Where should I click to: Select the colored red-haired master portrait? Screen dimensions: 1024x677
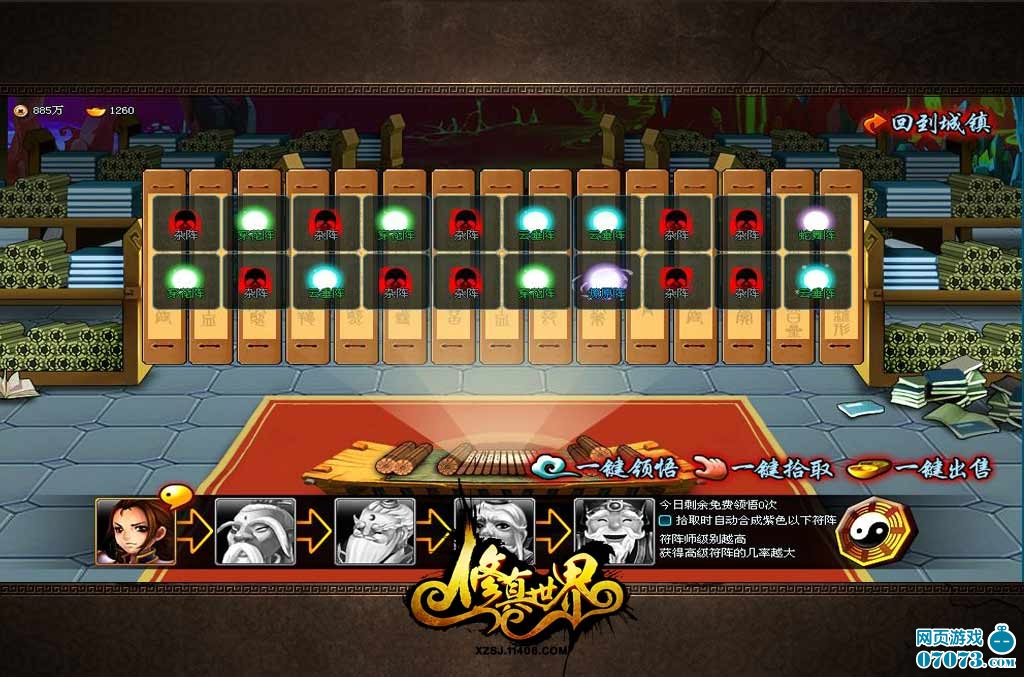tap(129, 531)
